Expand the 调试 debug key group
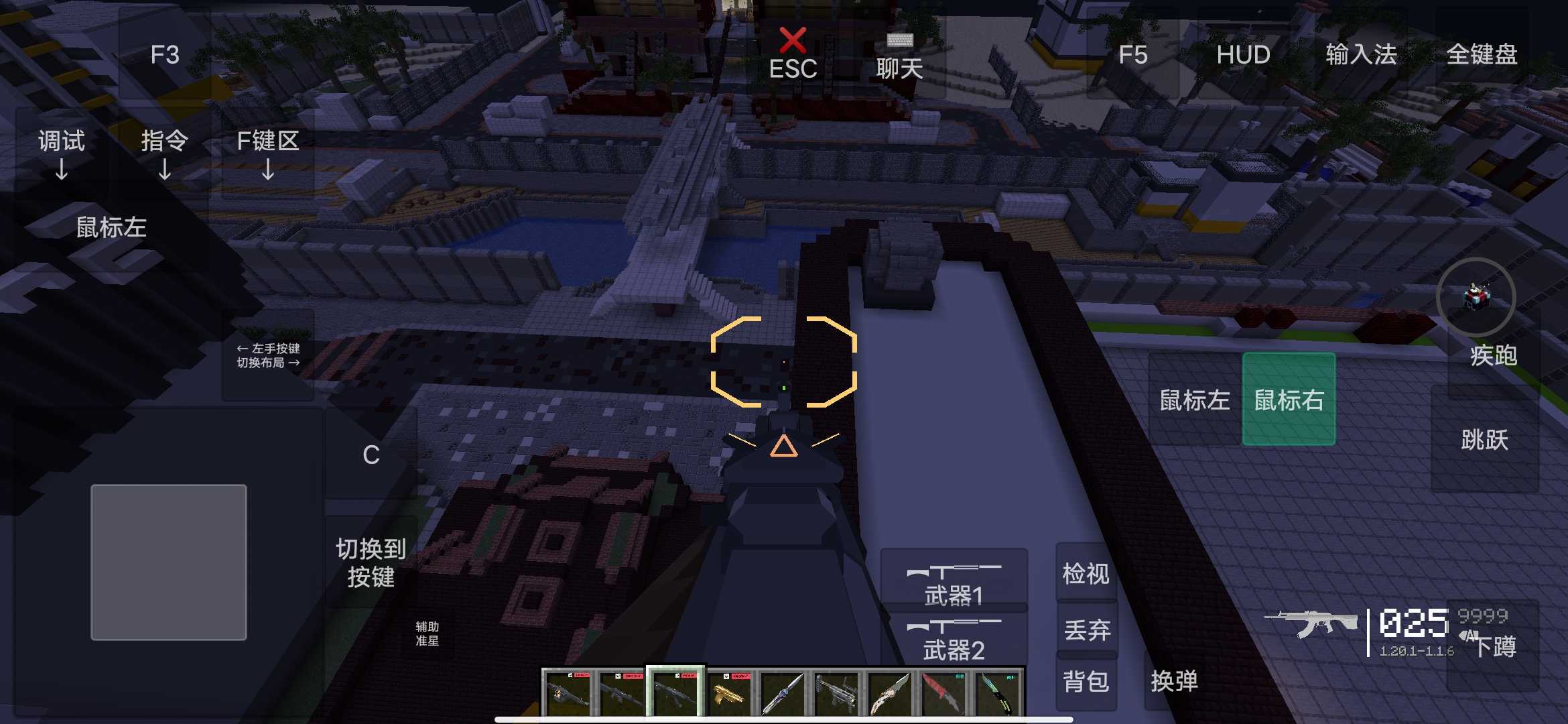This screenshot has height=724, width=1568. tap(62, 141)
